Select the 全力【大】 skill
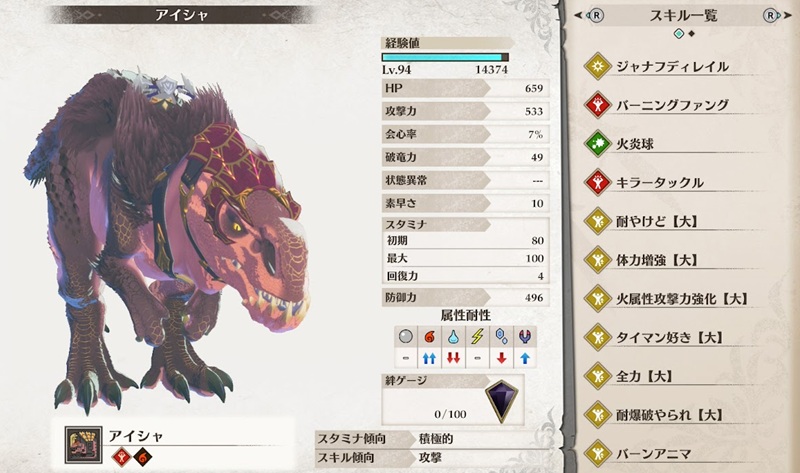The width and height of the screenshot is (800, 473). tap(672, 375)
